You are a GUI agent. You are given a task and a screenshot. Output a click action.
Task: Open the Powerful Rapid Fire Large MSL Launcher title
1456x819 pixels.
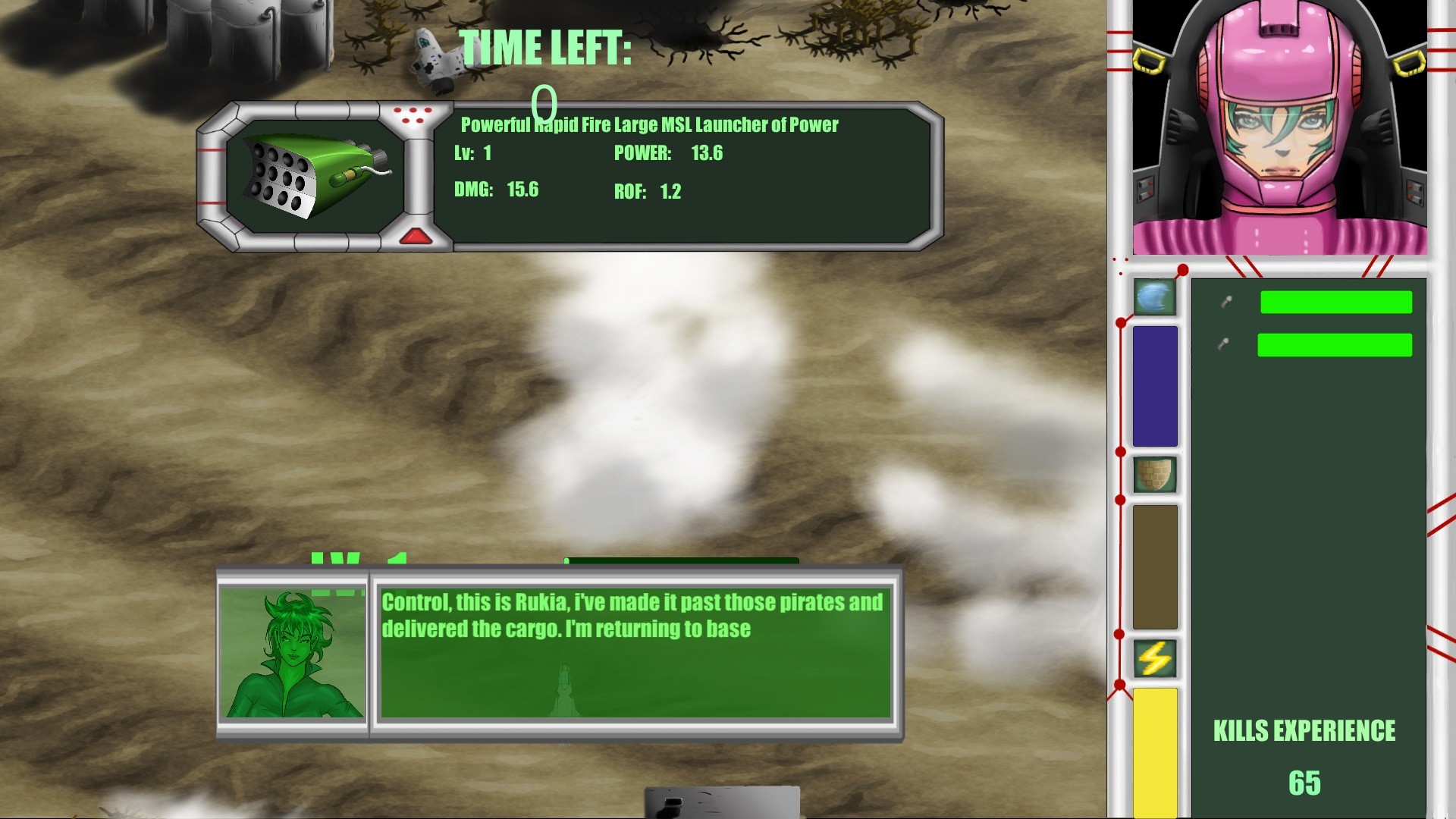point(648,125)
